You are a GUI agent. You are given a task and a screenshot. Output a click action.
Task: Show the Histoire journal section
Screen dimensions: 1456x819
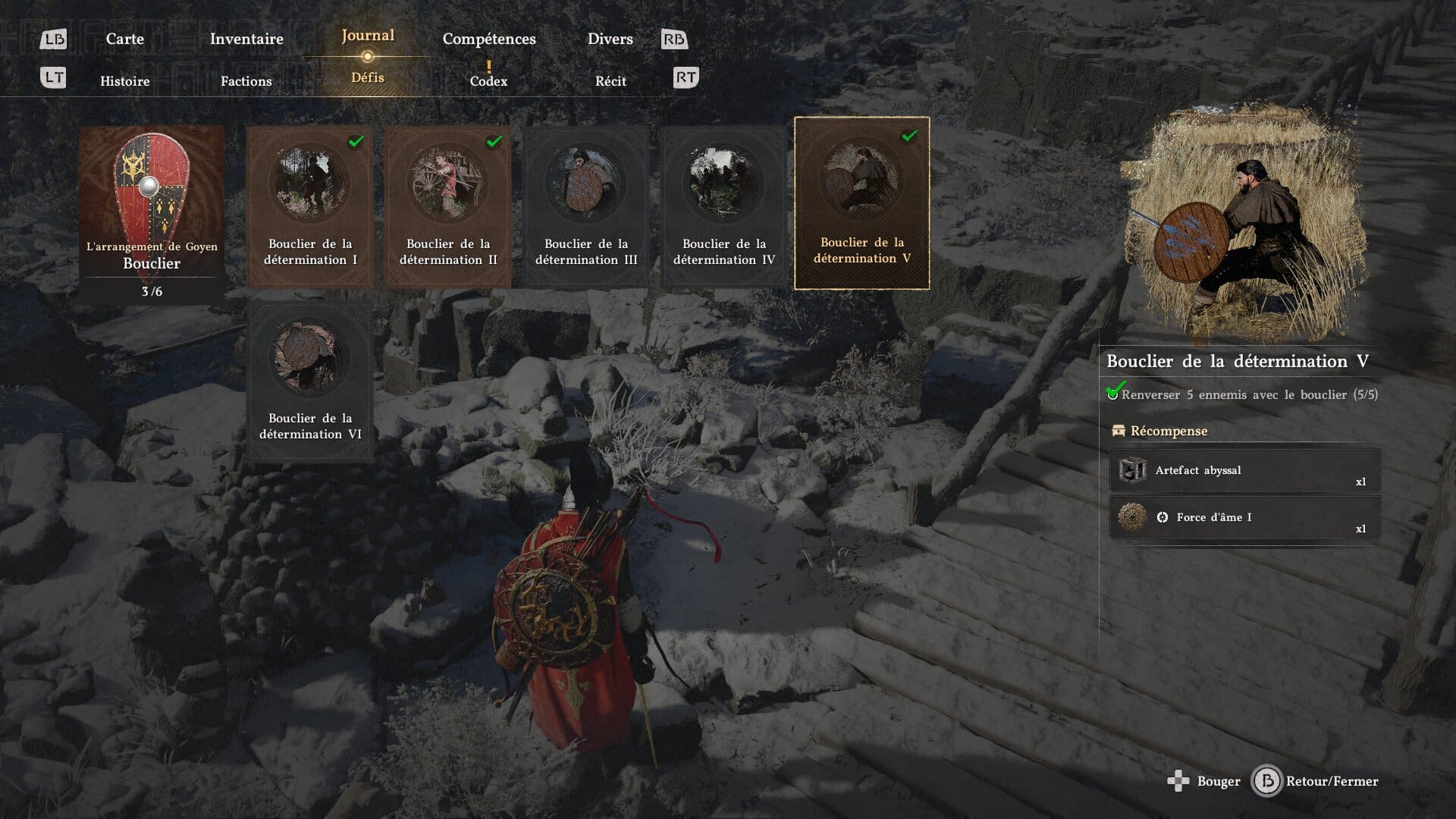click(125, 81)
